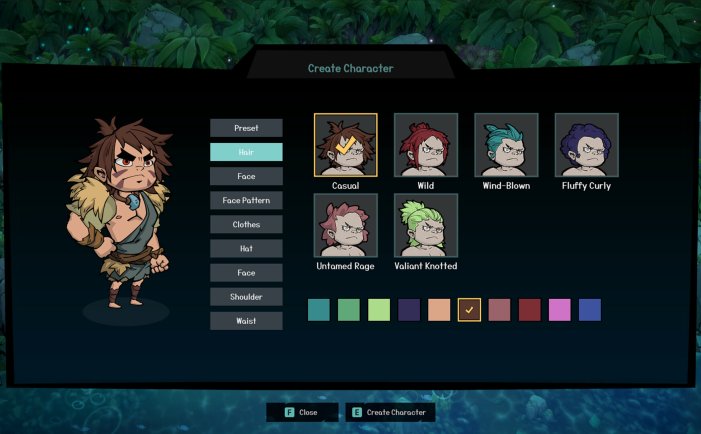Pick the Wind-Blown hairstyle
The width and height of the screenshot is (701, 434).
click(x=506, y=146)
